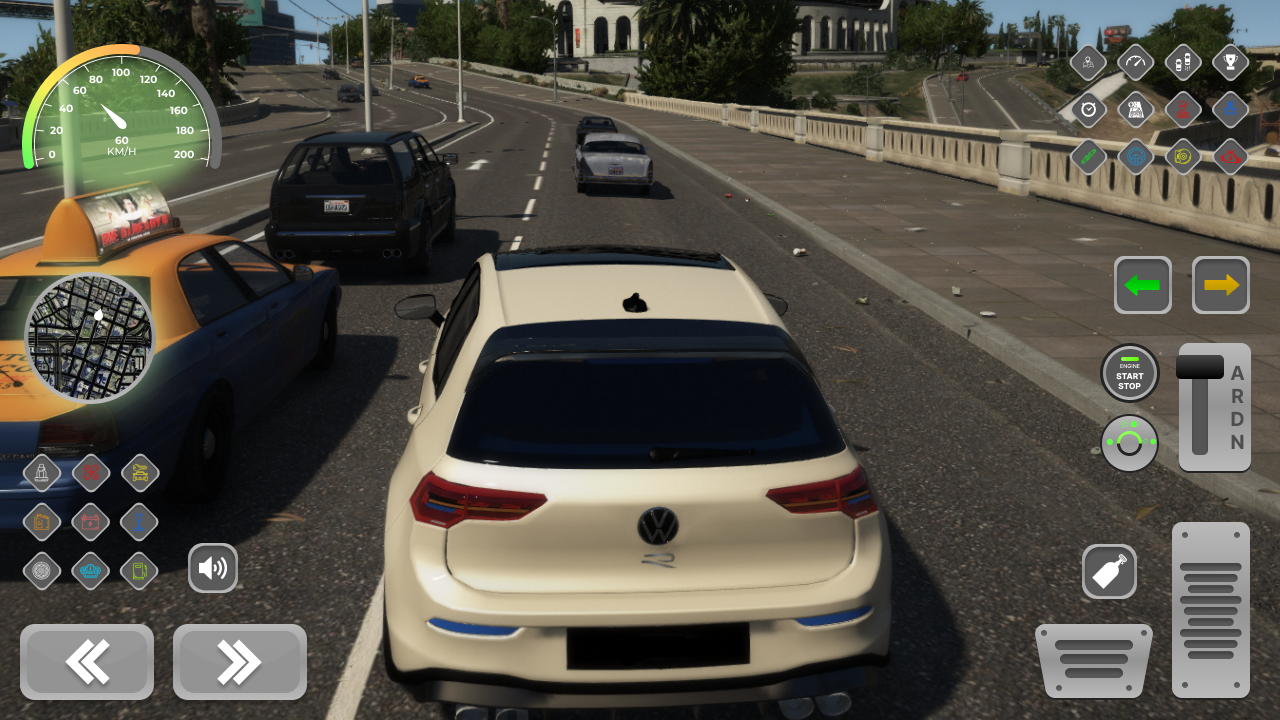This screenshot has height=720, width=1280.
Task: Click the red repair wrenches icon
Action: click(x=90, y=473)
